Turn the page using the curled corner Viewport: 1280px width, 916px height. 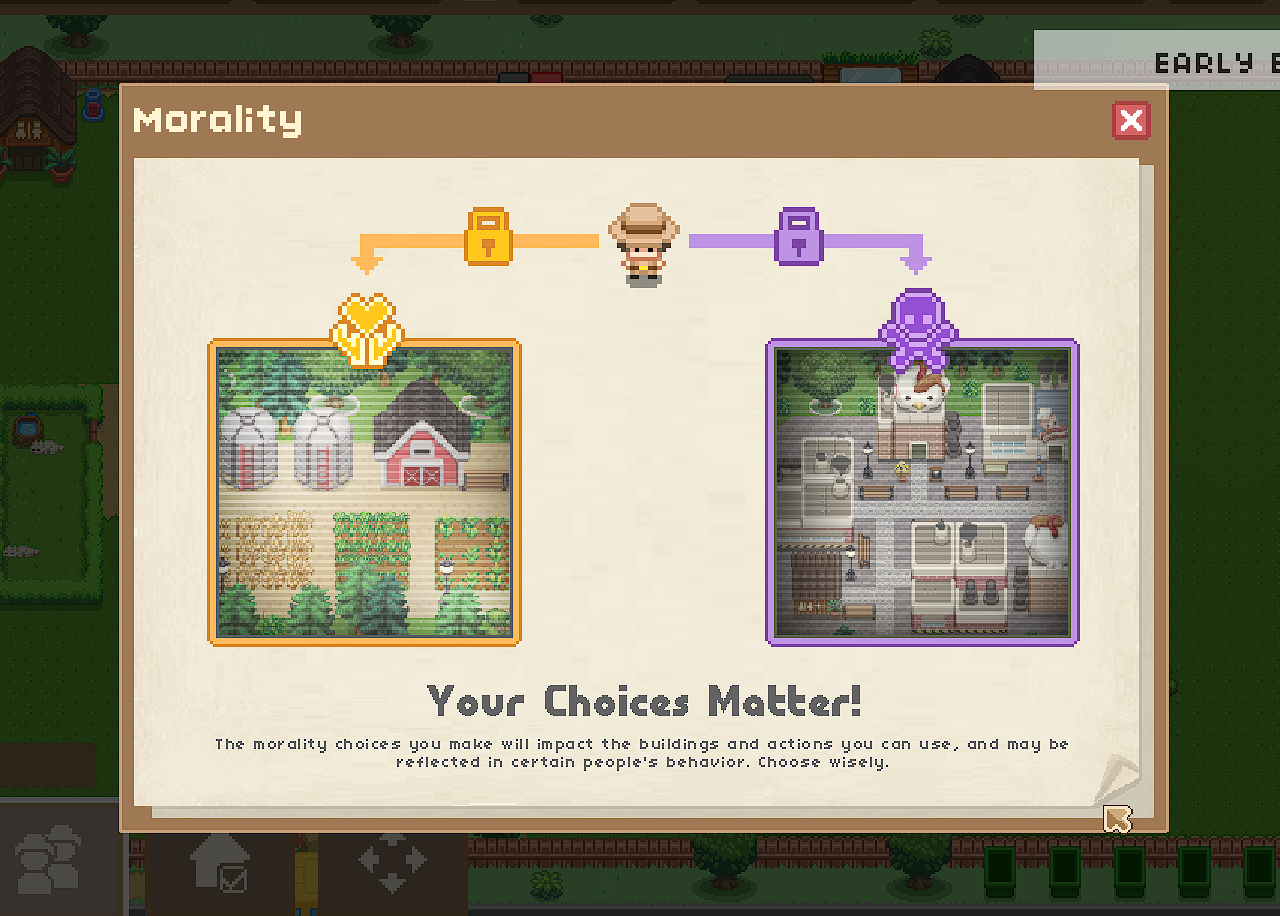[x=1117, y=782]
